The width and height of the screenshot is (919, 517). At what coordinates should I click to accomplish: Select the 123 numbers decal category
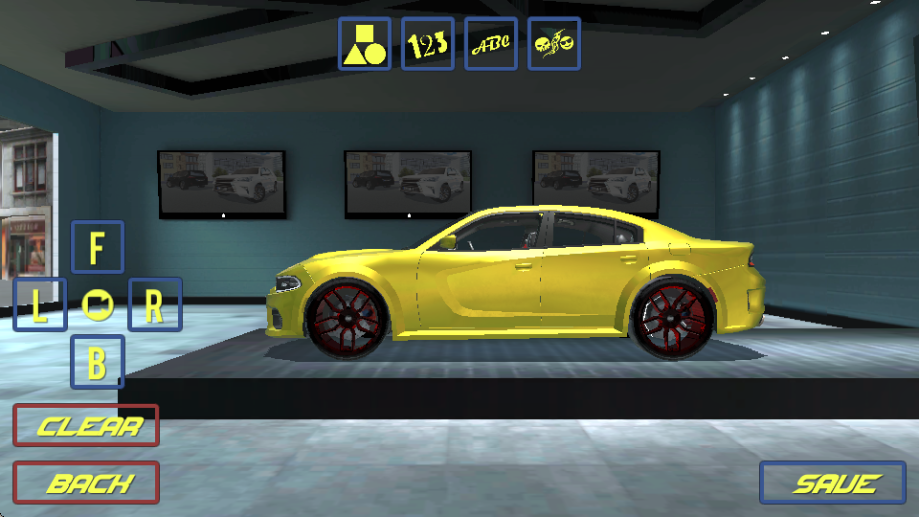tap(427, 44)
